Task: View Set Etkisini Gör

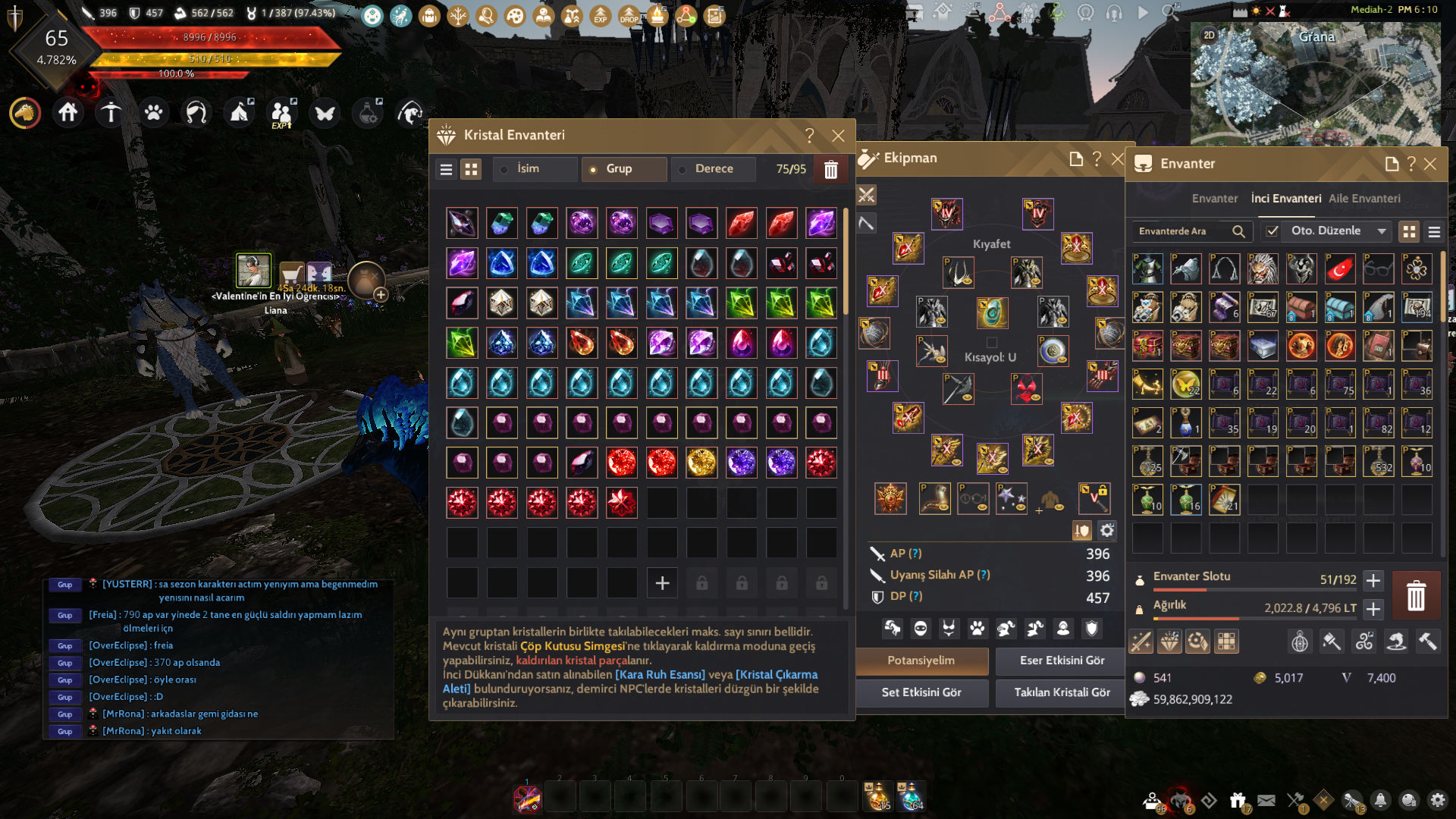Action: pyautogui.click(x=921, y=692)
